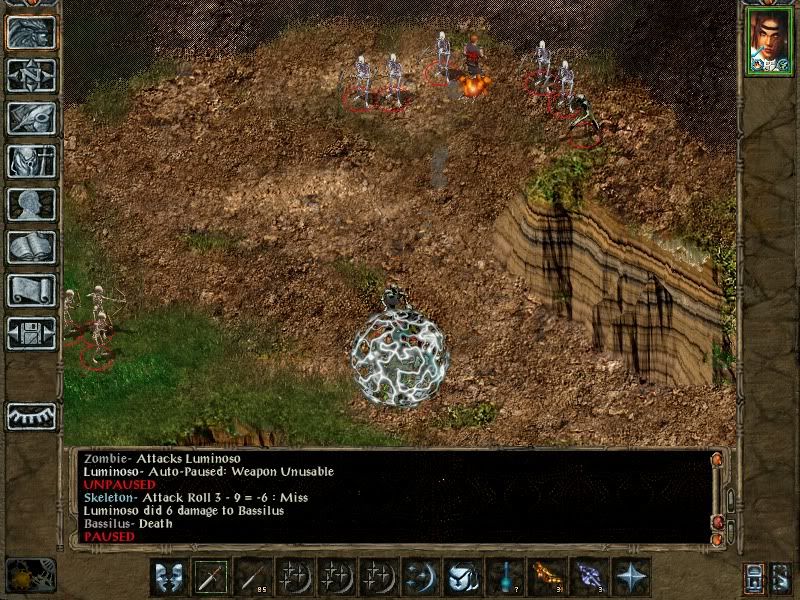Click the return-to-game face button
This screenshot has width=800, height=600.
click(31, 32)
